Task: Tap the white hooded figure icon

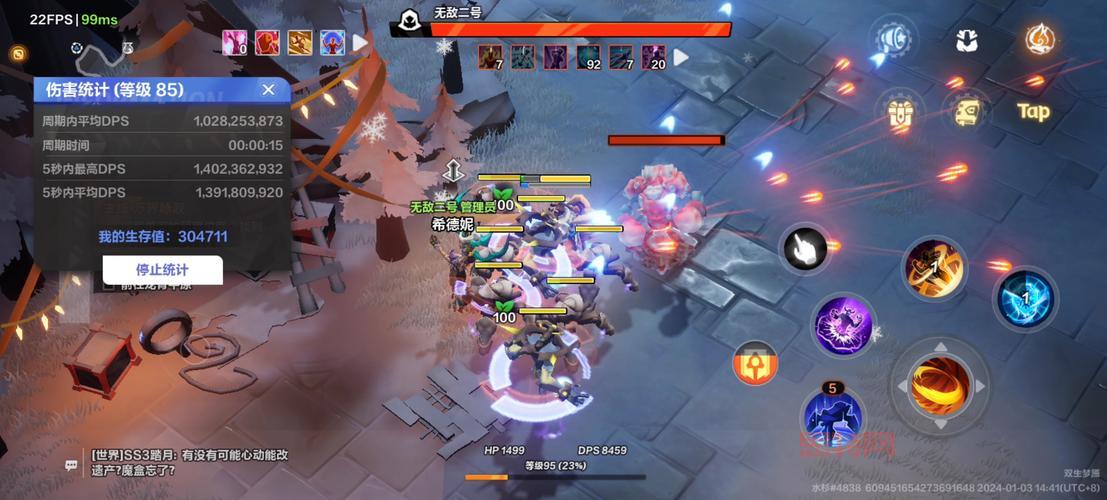Action: click(x=966, y=41)
